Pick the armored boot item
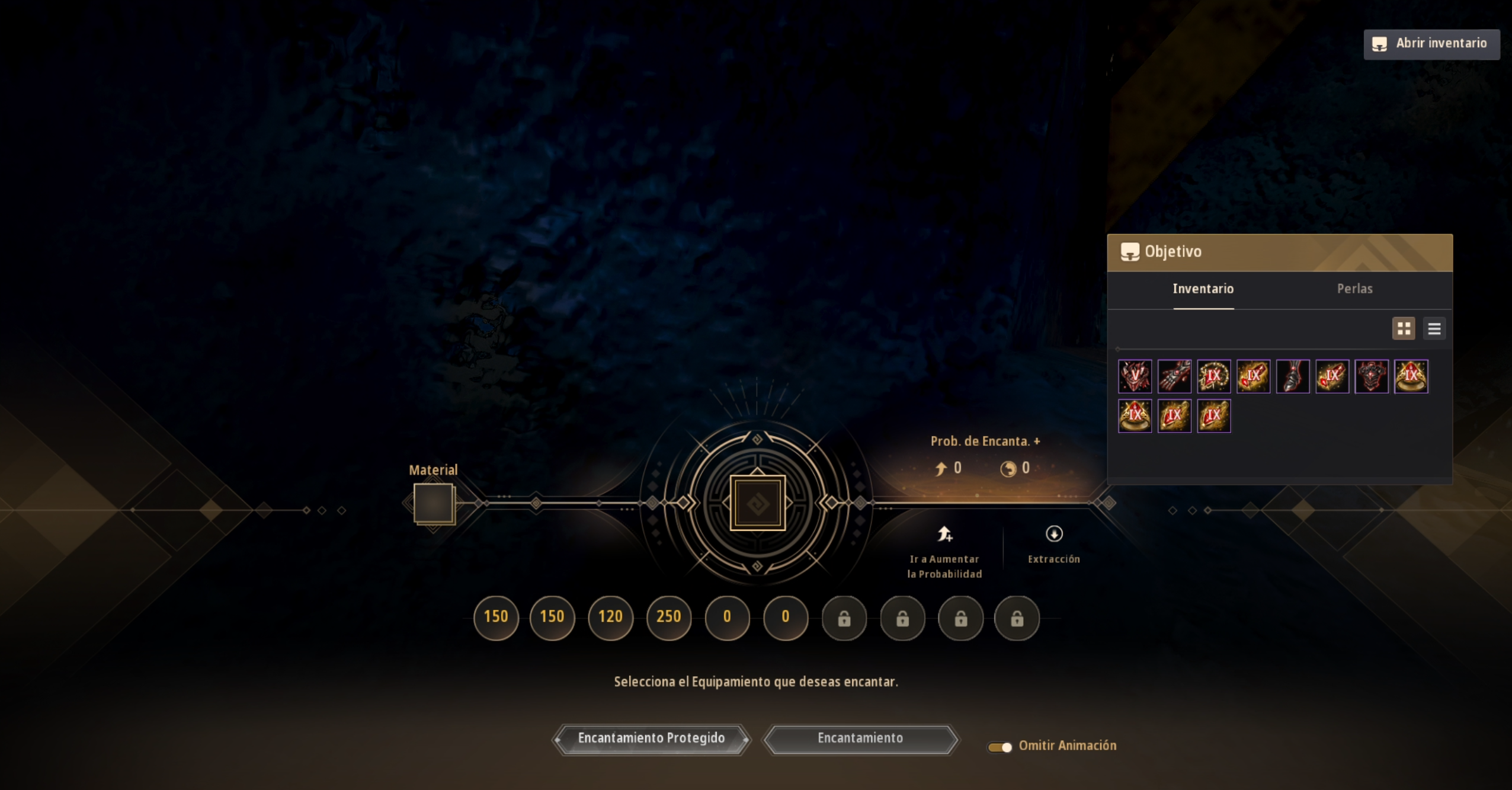Image resolution: width=1512 pixels, height=790 pixels. click(1292, 376)
